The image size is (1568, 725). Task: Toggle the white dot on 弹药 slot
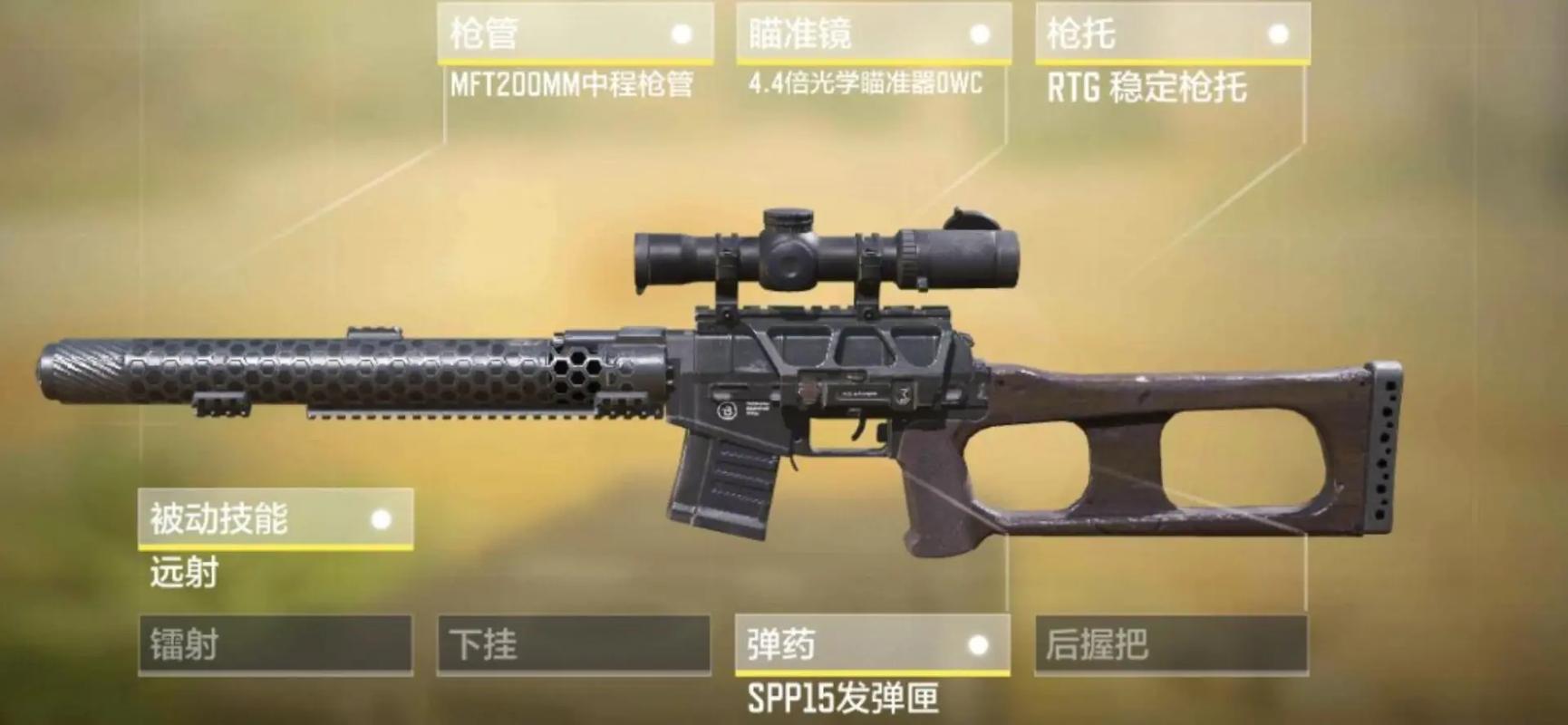[x=979, y=645]
